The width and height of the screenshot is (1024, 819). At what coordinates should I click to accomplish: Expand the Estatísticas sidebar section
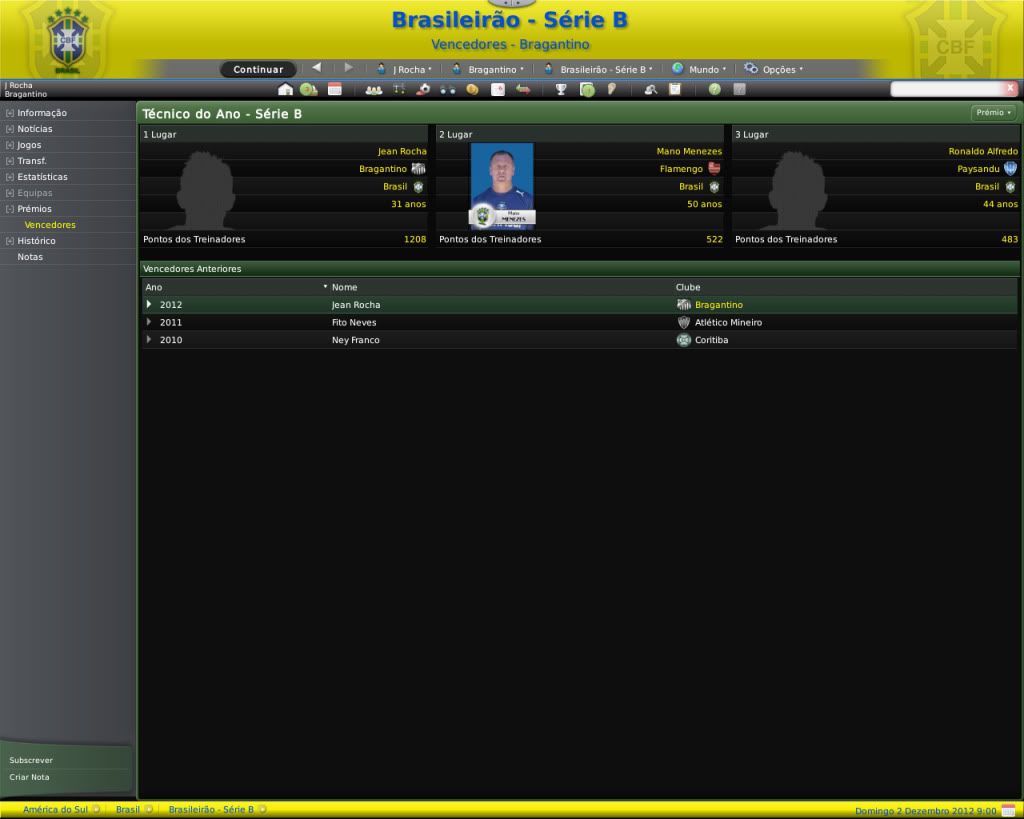click(42, 177)
